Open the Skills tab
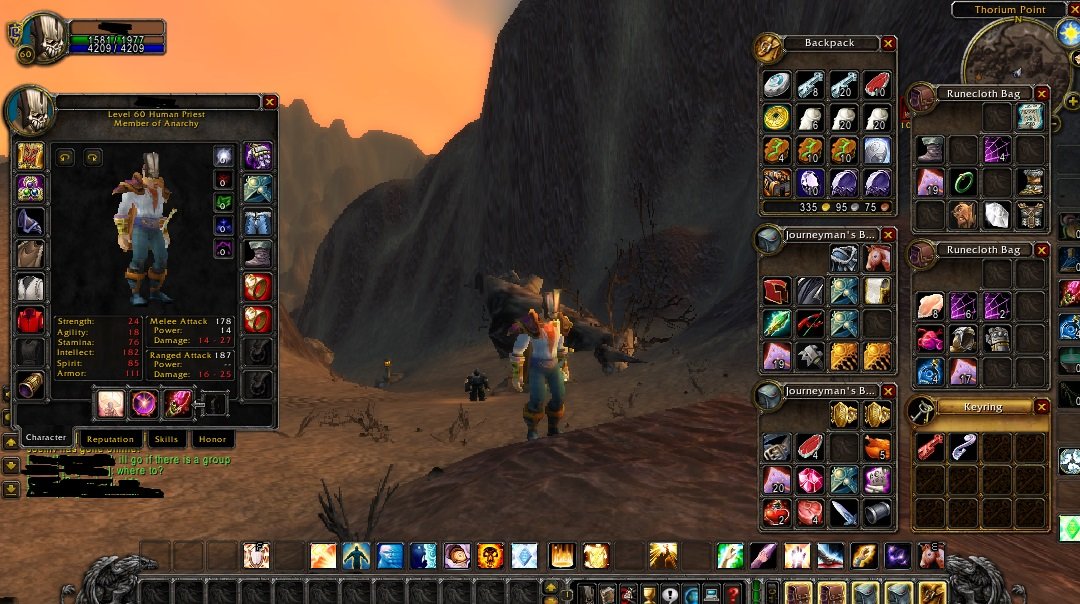The image size is (1080, 604). [x=166, y=439]
